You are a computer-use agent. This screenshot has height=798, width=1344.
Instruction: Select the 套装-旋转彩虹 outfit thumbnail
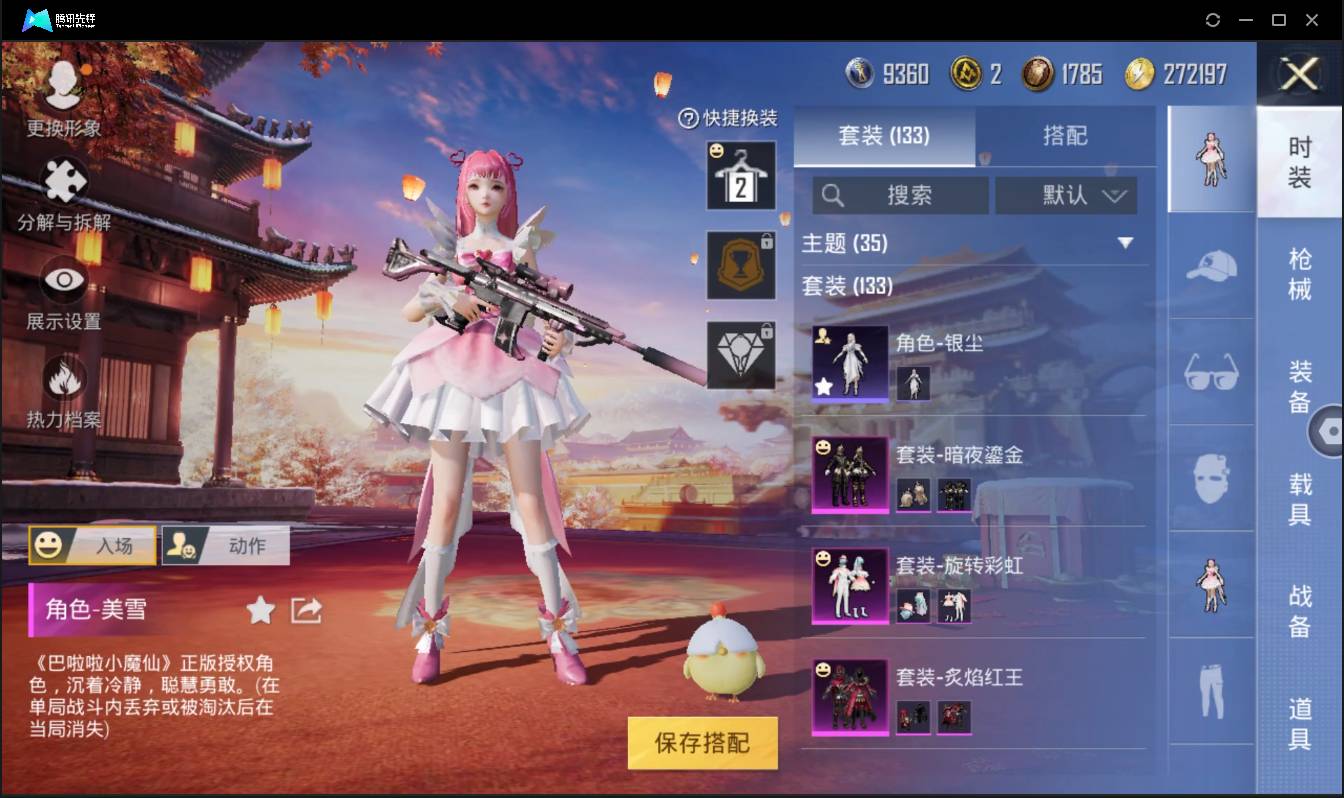[849, 584]
